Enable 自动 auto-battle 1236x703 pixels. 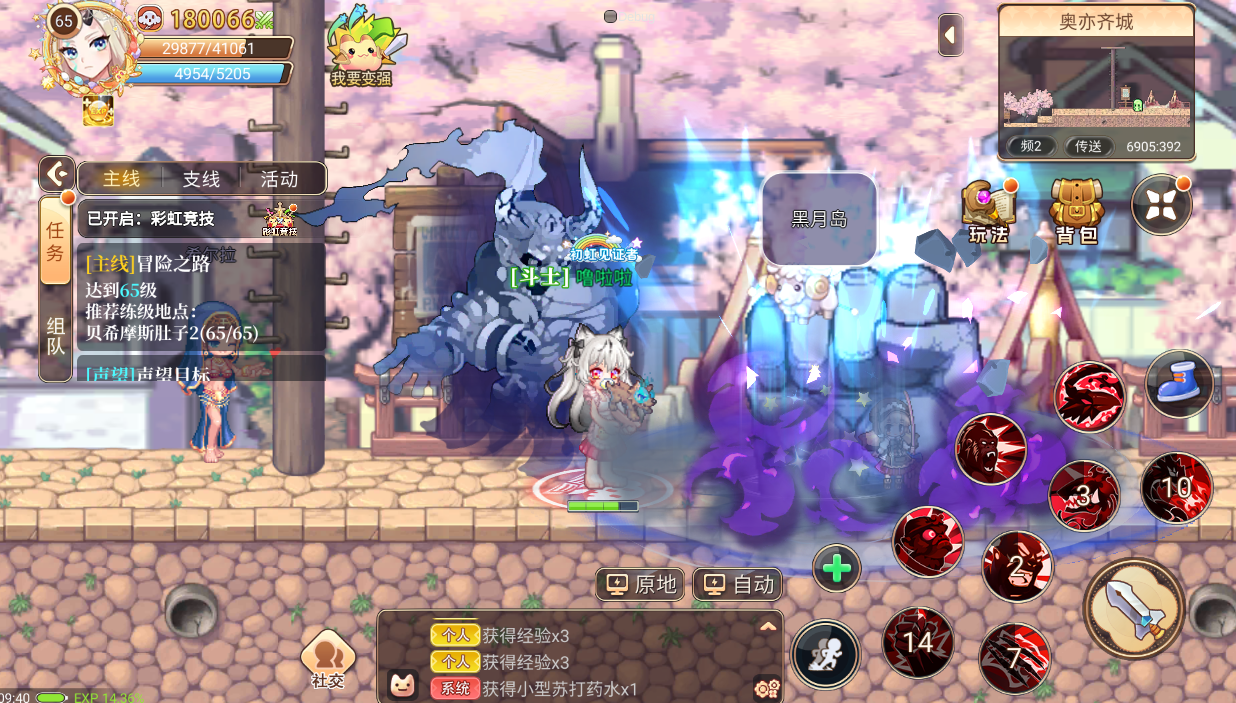(x=739, y=584)
